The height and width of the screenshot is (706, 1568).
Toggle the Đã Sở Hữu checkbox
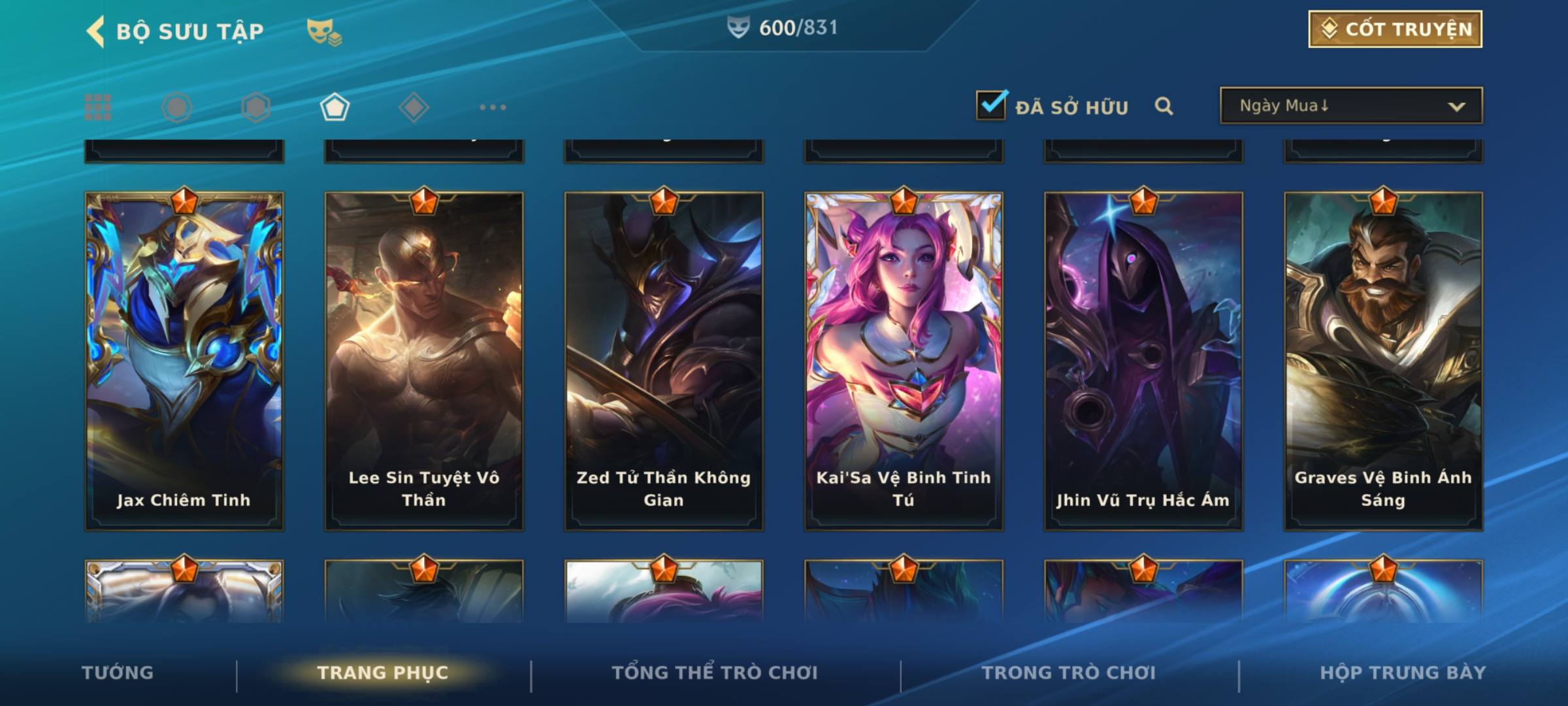click(991, 105)
